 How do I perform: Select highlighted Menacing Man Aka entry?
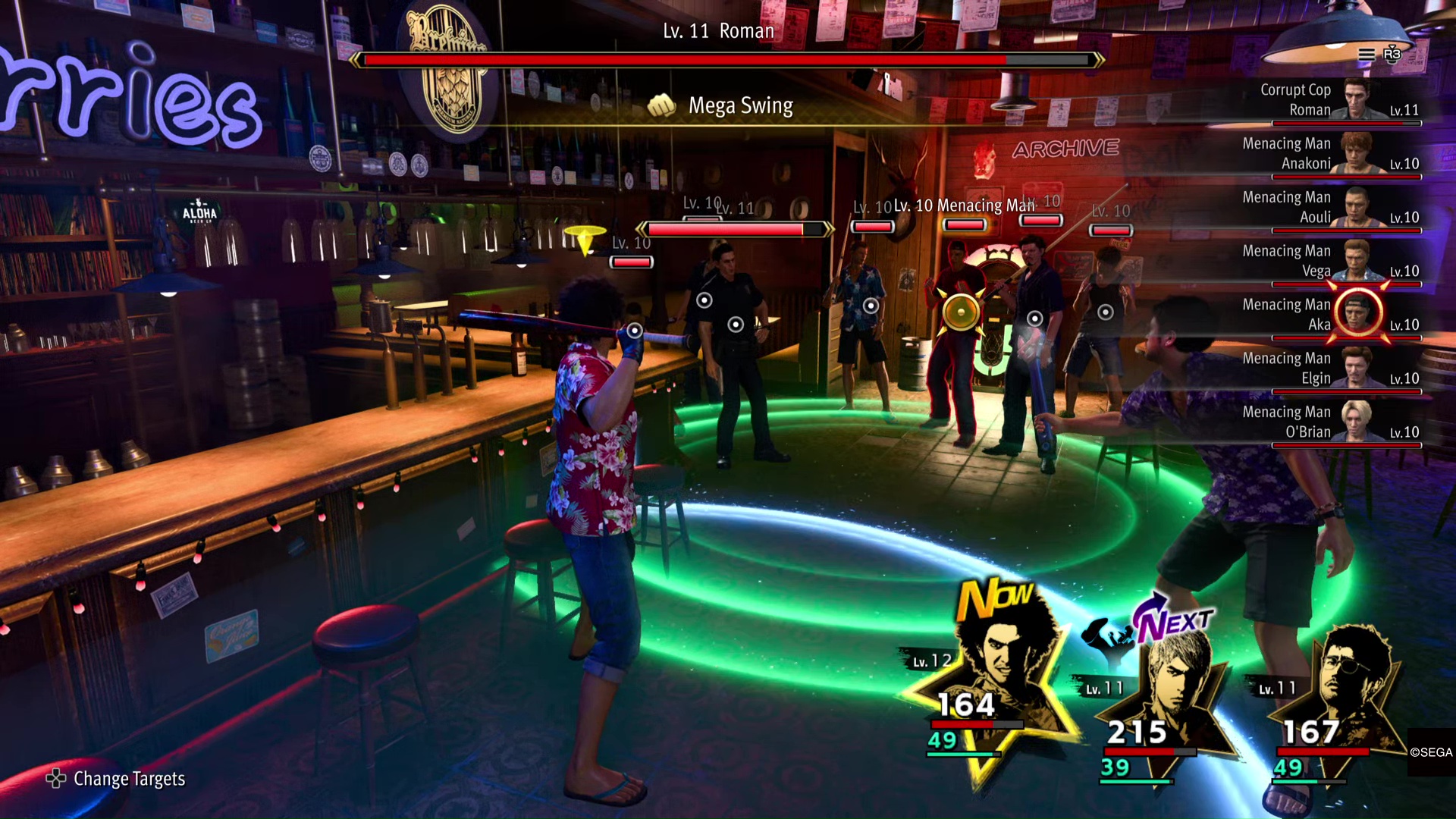click(1338, 315)
